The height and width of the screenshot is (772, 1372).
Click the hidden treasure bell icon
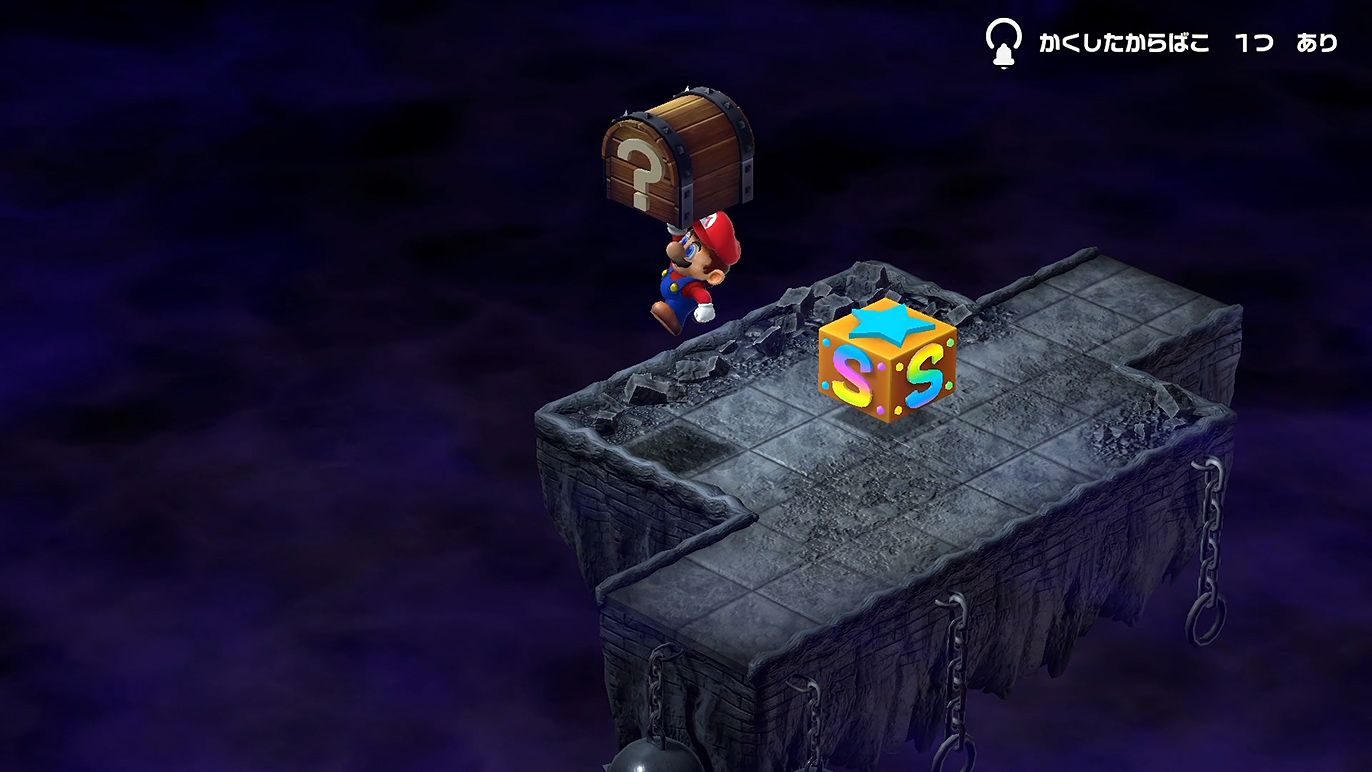[x=1003, y=44]
